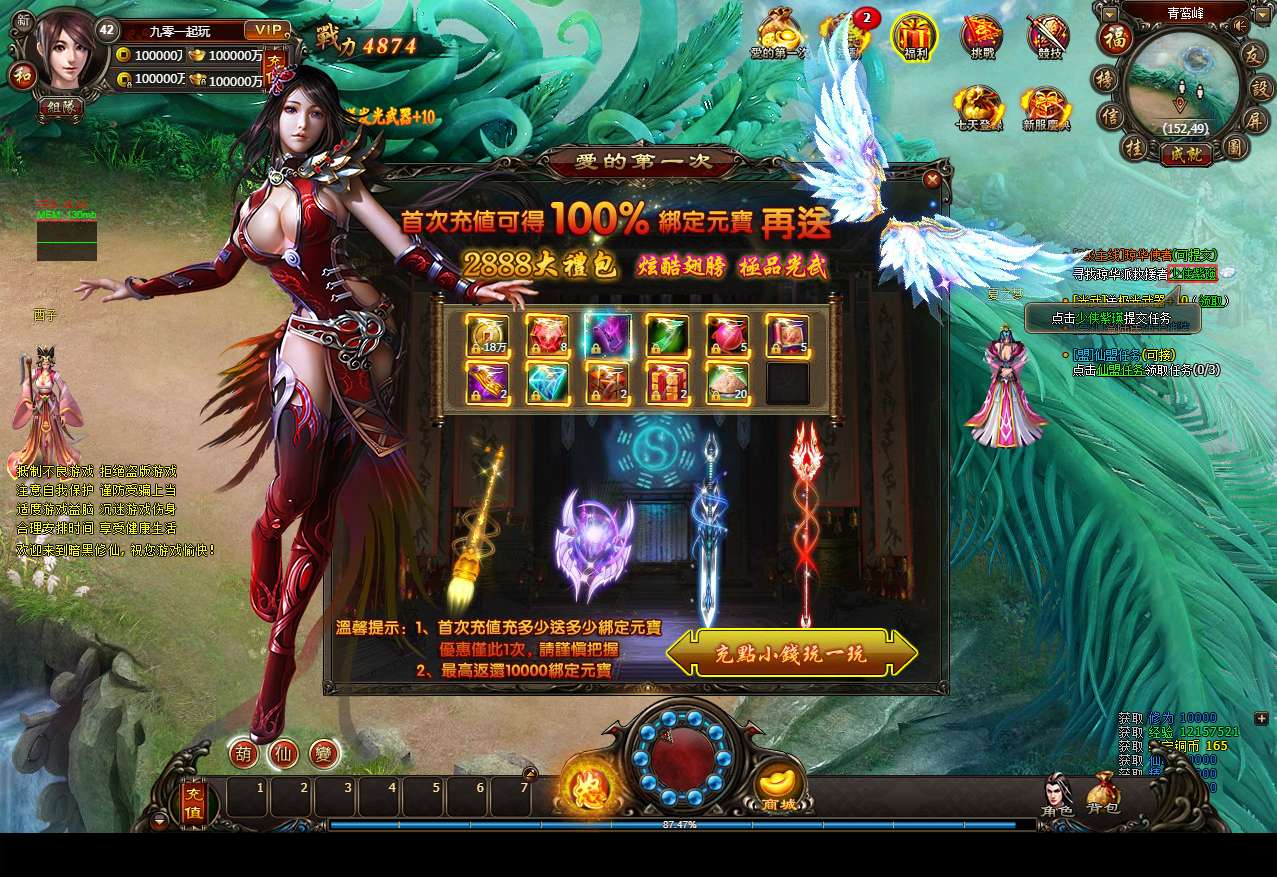Click the round 變 button above the hotbar
Image resolution: width=1277 pixels, height=877 pixels.
pyautogui.click(x=324, y=753)
